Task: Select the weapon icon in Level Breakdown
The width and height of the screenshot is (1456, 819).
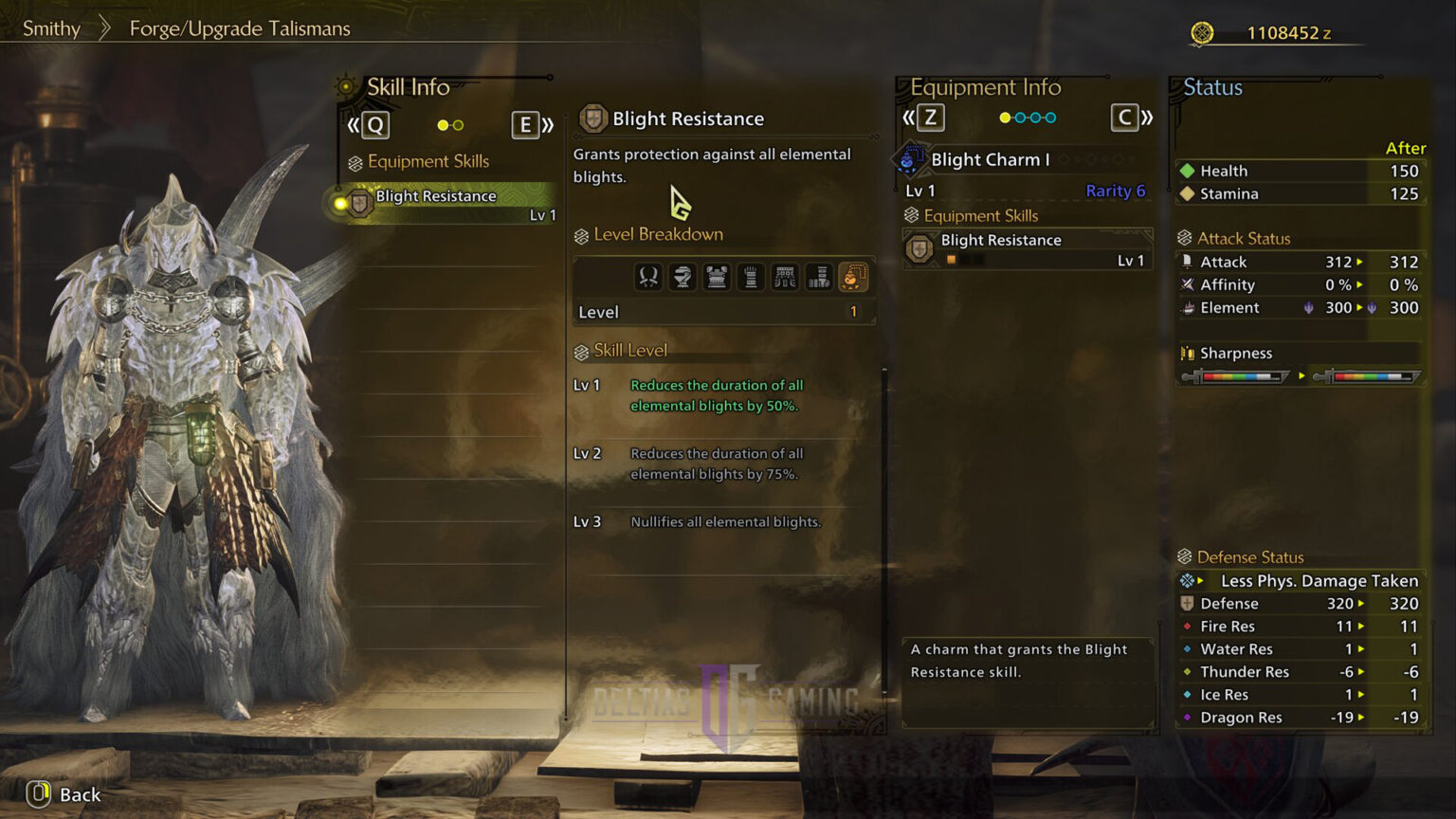Action: 647,276
